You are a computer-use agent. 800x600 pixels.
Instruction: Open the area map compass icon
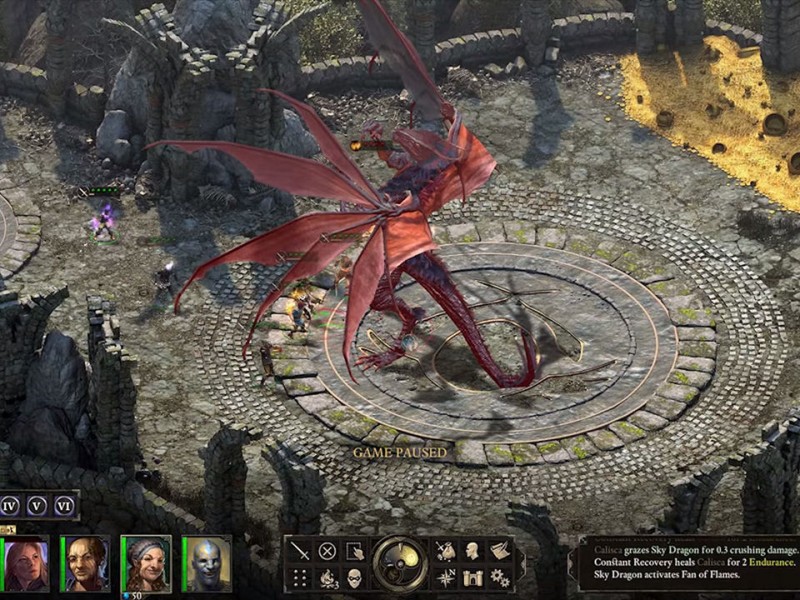(x=445, y=577)
